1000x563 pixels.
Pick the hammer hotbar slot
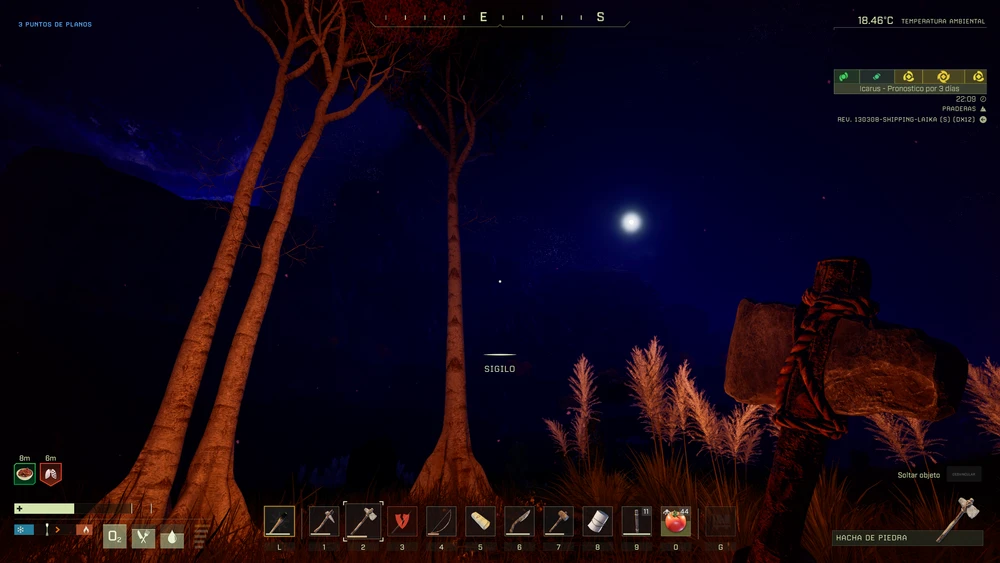[558, 521]
